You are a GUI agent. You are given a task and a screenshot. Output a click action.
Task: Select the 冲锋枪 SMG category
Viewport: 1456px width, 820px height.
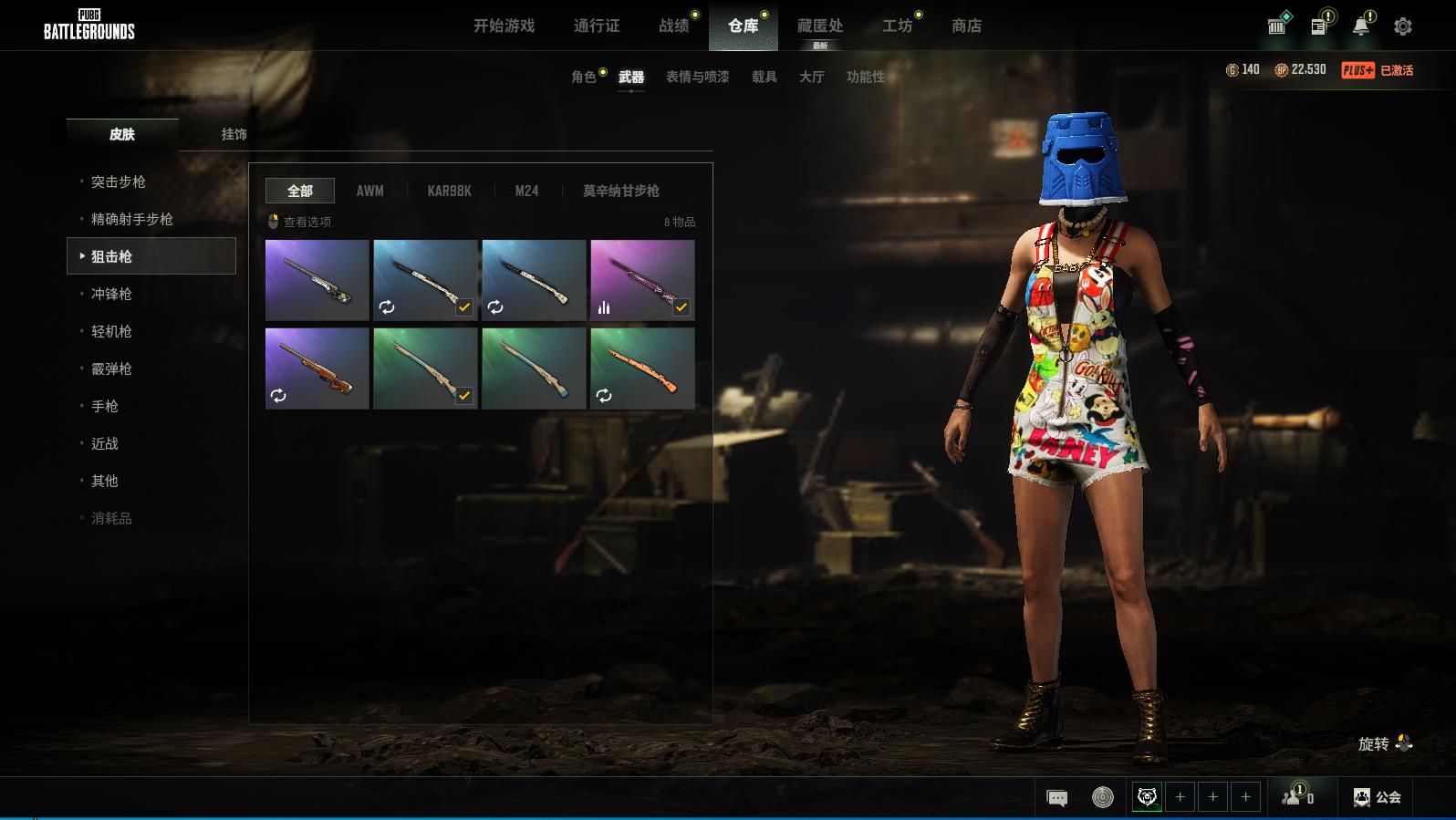111,294
